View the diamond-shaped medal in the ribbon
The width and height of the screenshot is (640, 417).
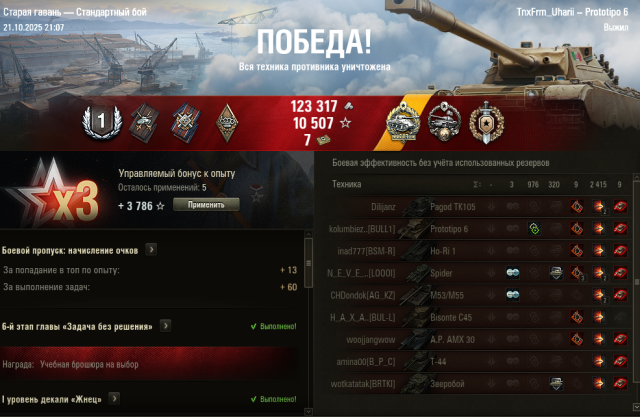(228, 120)
